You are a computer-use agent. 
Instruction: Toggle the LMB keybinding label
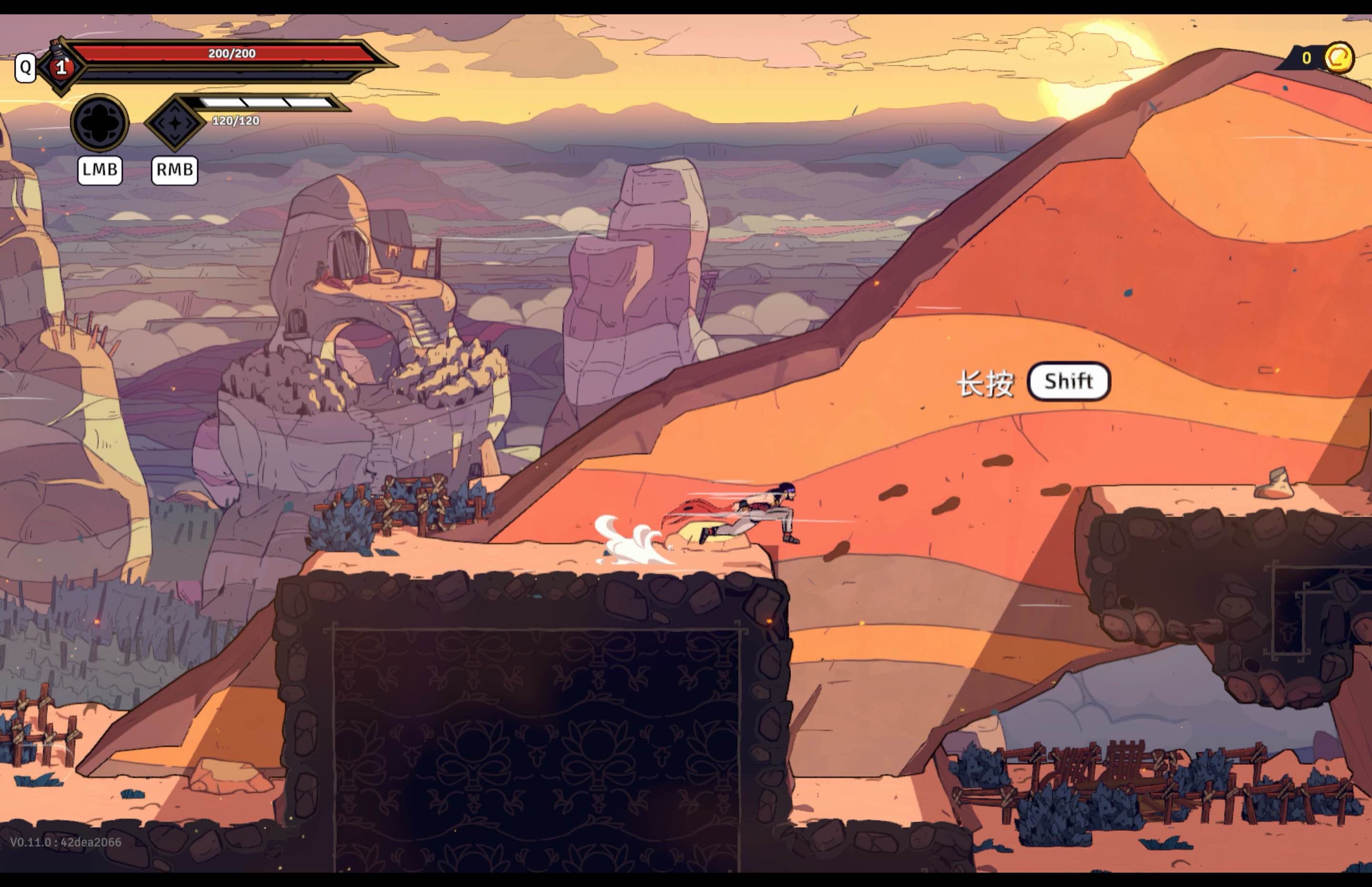100,170
